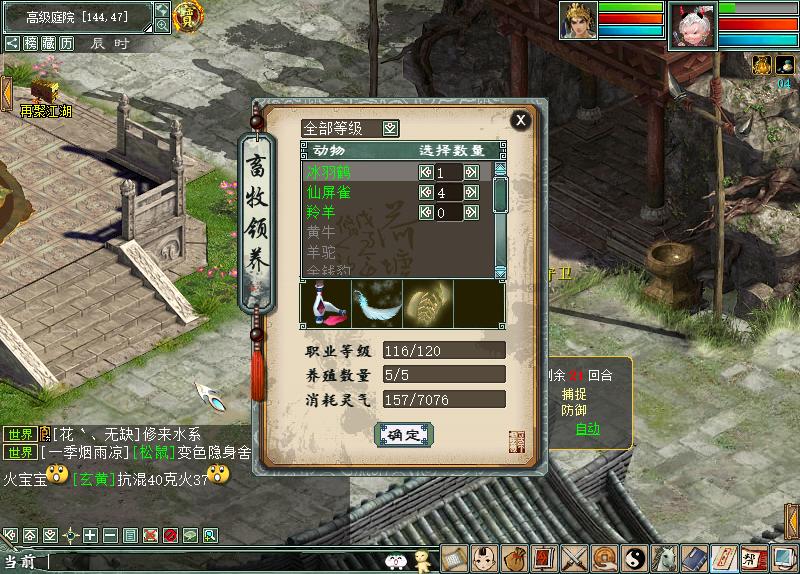Open the yin-yang symbol toolbar icon
Image resolution: width=800 pixels, height=574 pixels.
(x=636, y=557)
